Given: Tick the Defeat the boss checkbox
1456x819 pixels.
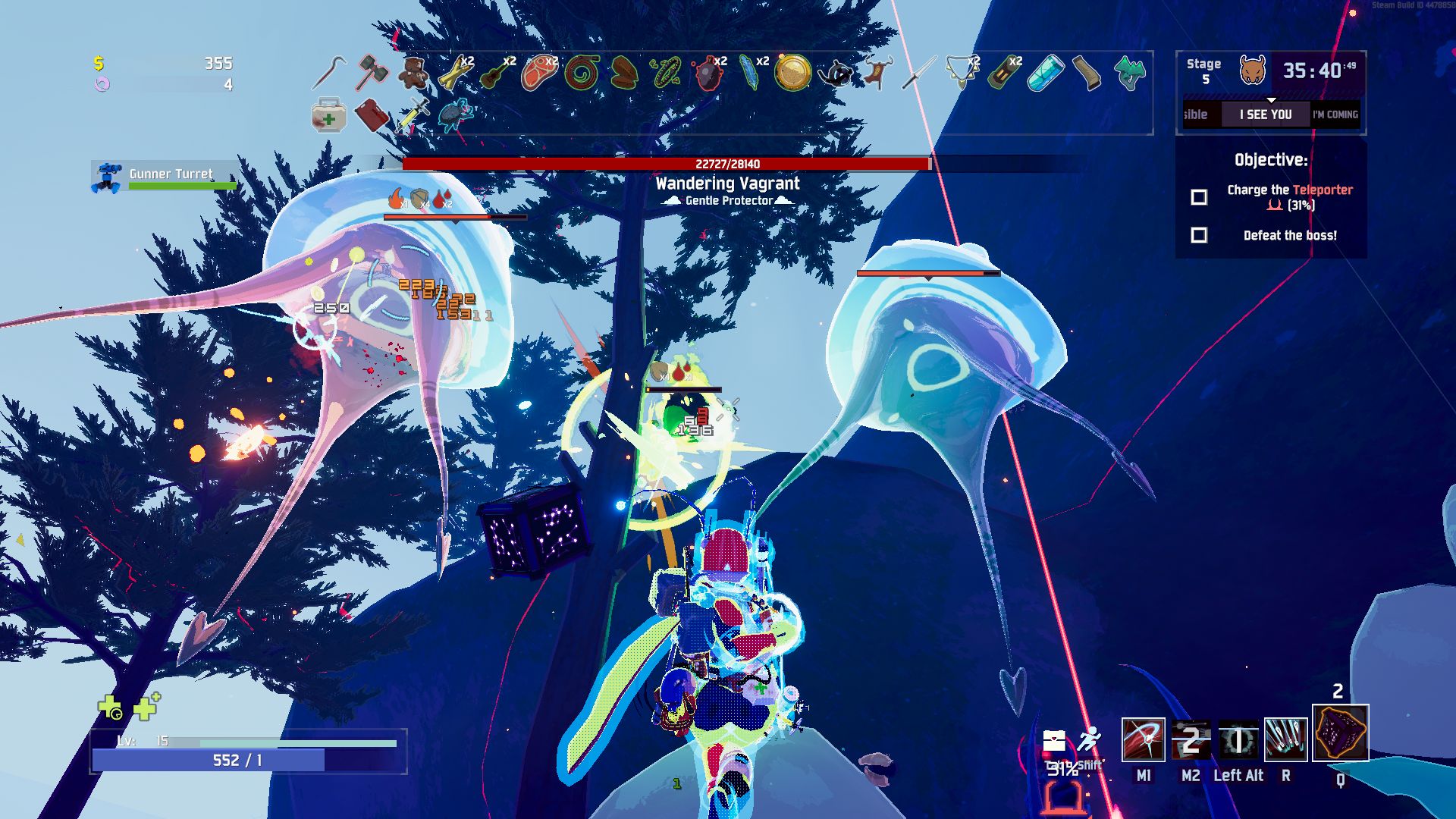Looking at the screenshot, I should pyautogui.click(x=1200, y=236).
